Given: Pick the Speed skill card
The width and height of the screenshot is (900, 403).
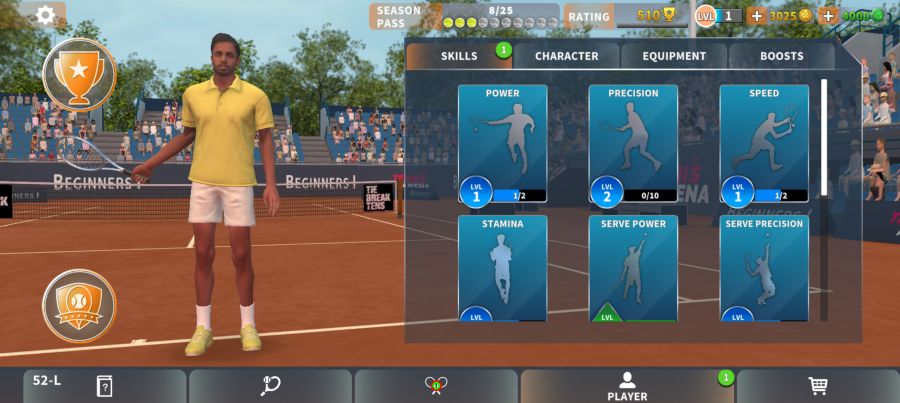Looking at the screenshot, I should coord(764,143).
